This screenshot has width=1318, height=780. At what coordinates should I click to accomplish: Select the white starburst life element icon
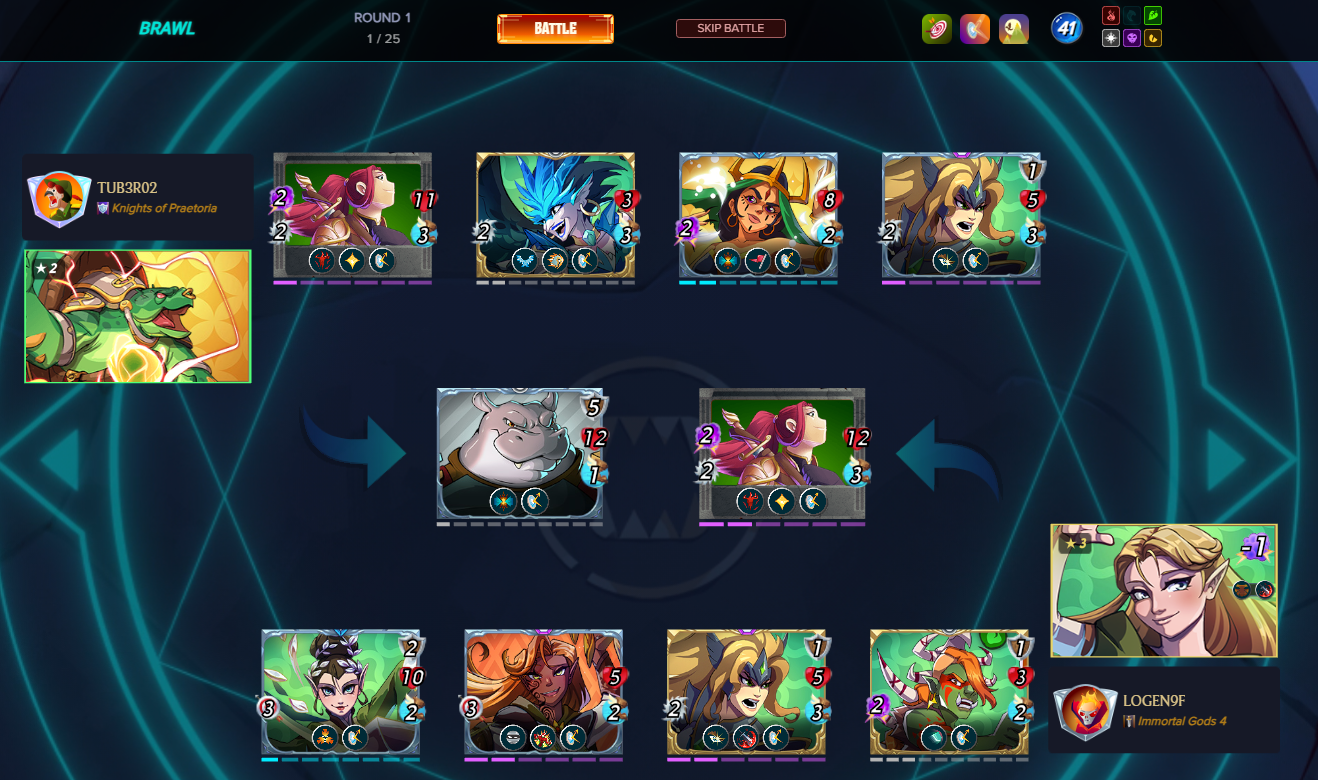click(1110, 38)
